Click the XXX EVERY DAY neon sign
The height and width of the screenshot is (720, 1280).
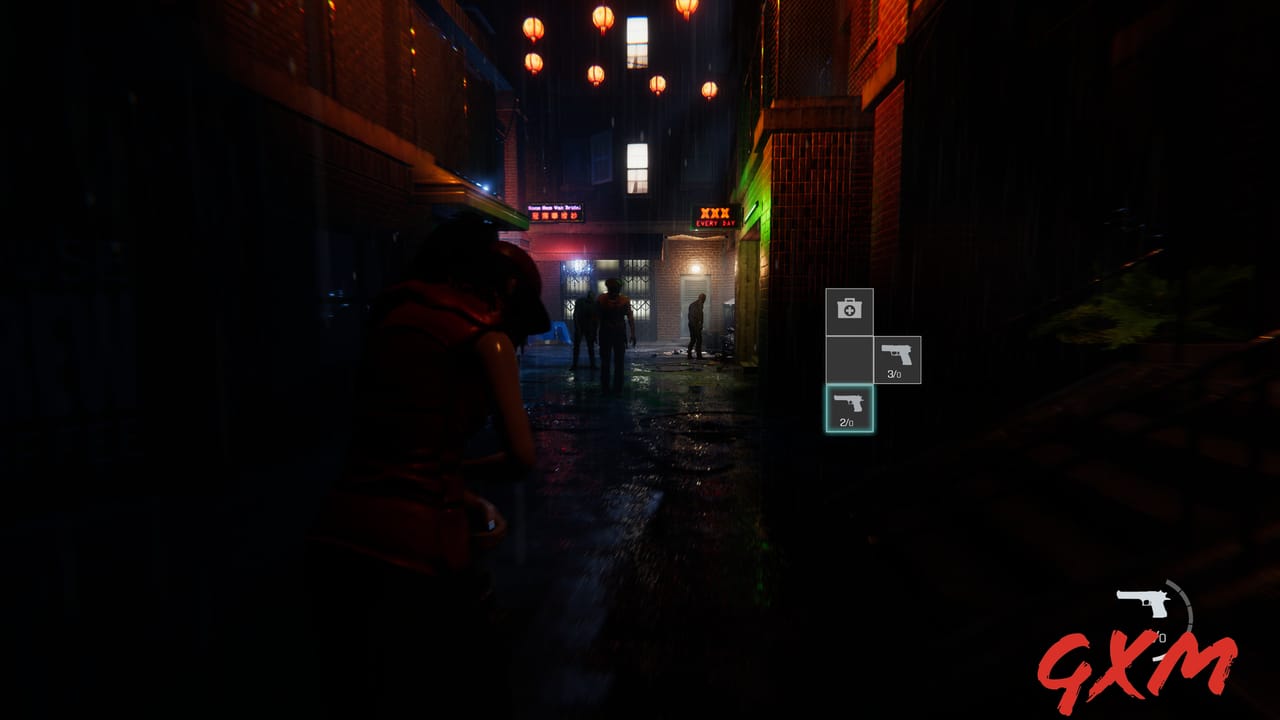(714, 218)
